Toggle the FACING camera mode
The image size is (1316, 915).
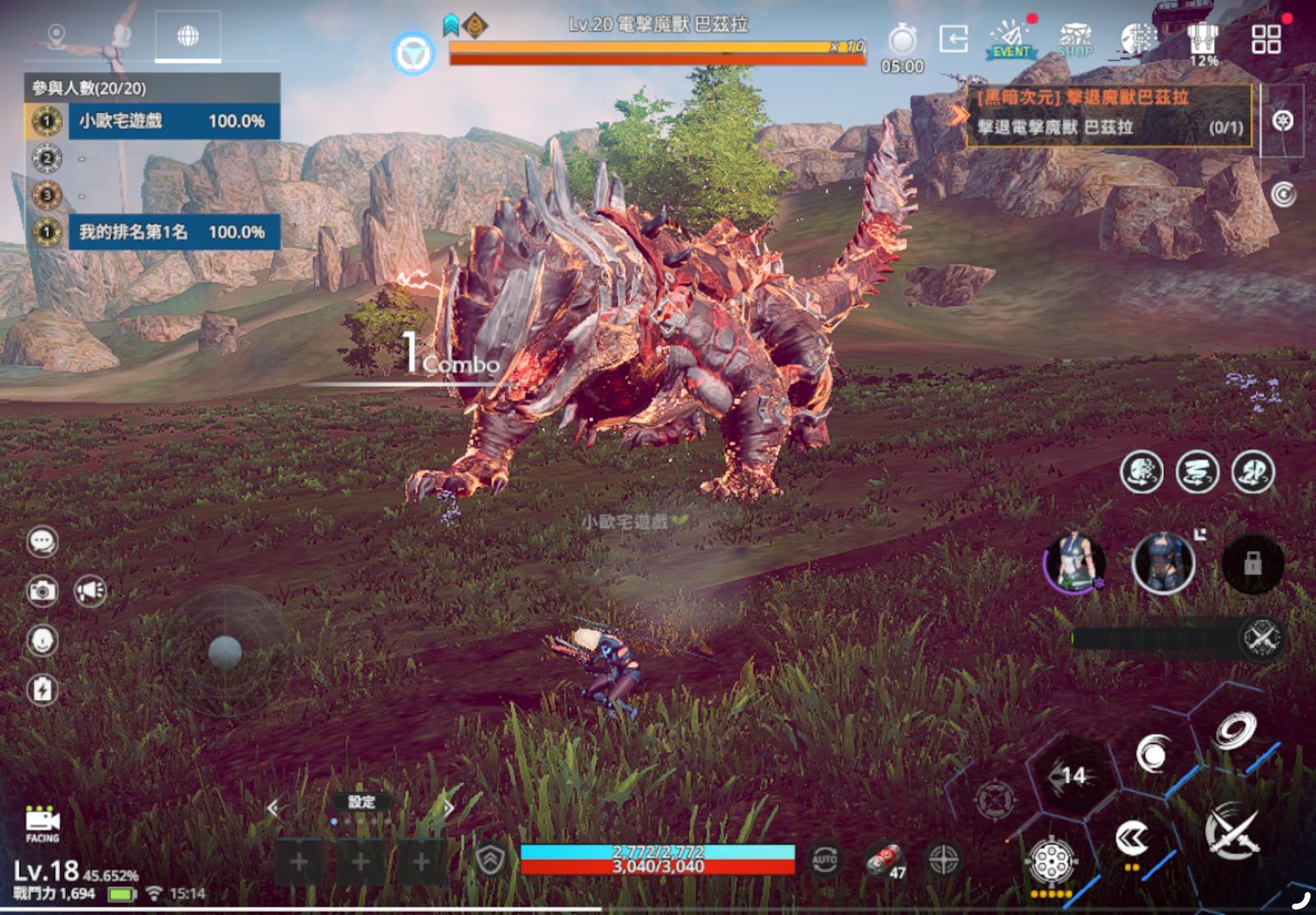click(42, 824)
